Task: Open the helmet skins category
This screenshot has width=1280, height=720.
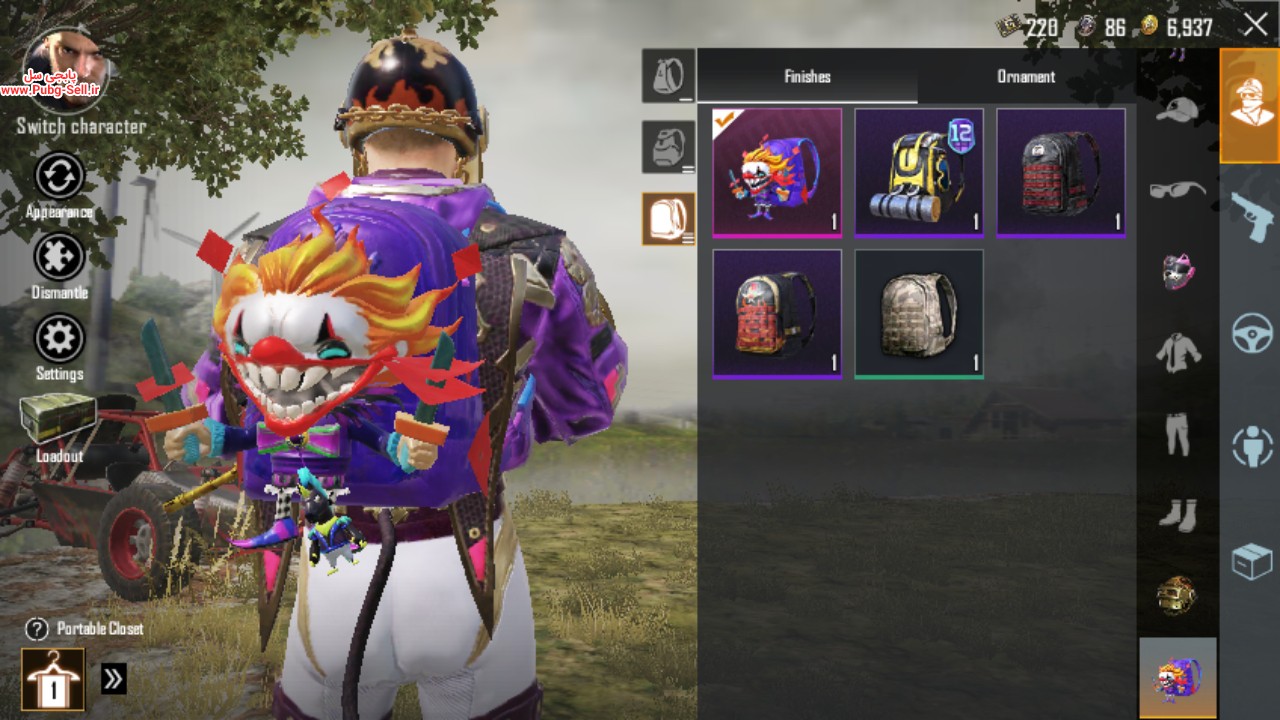Action: coord(1177,596)
